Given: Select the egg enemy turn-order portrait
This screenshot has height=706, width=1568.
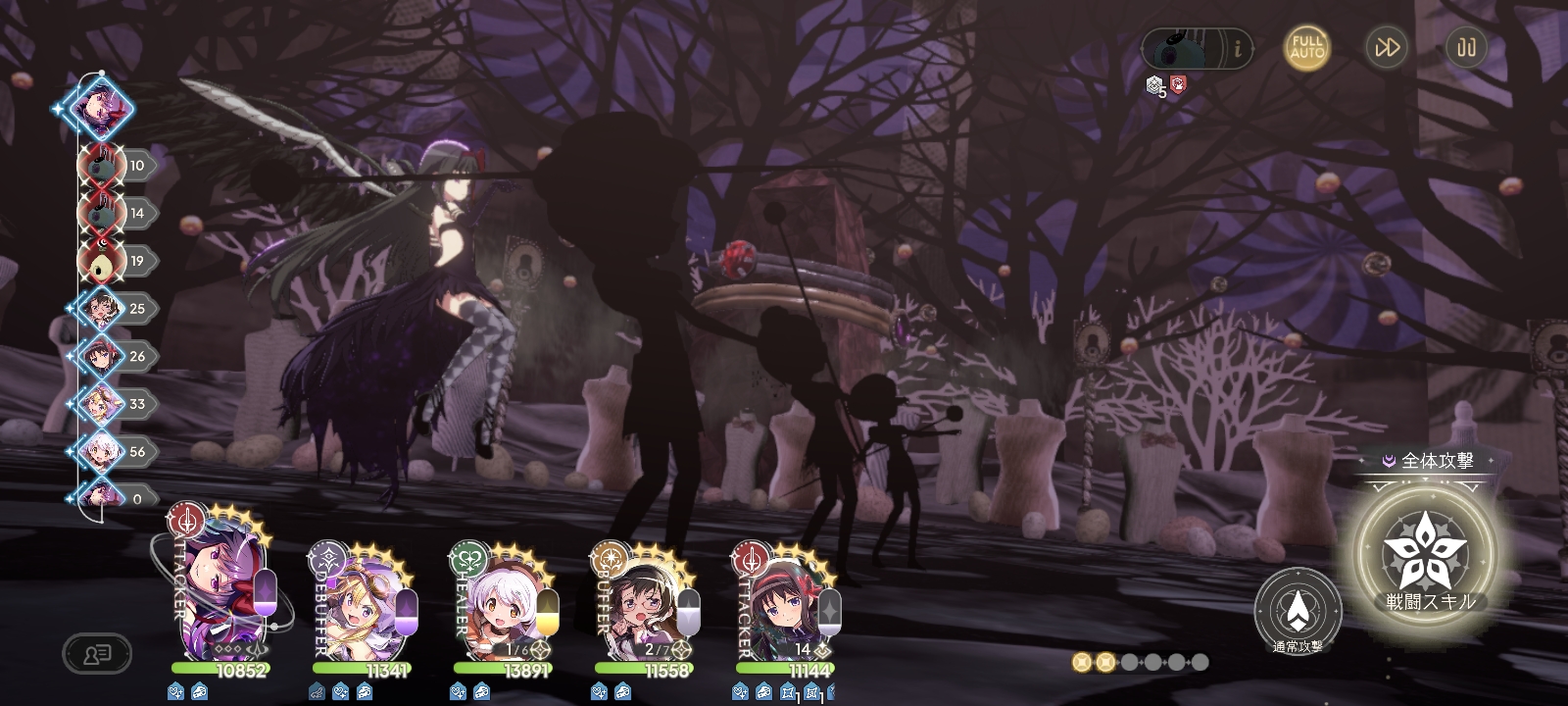Looking at the screenshot, I should point(99,261).
